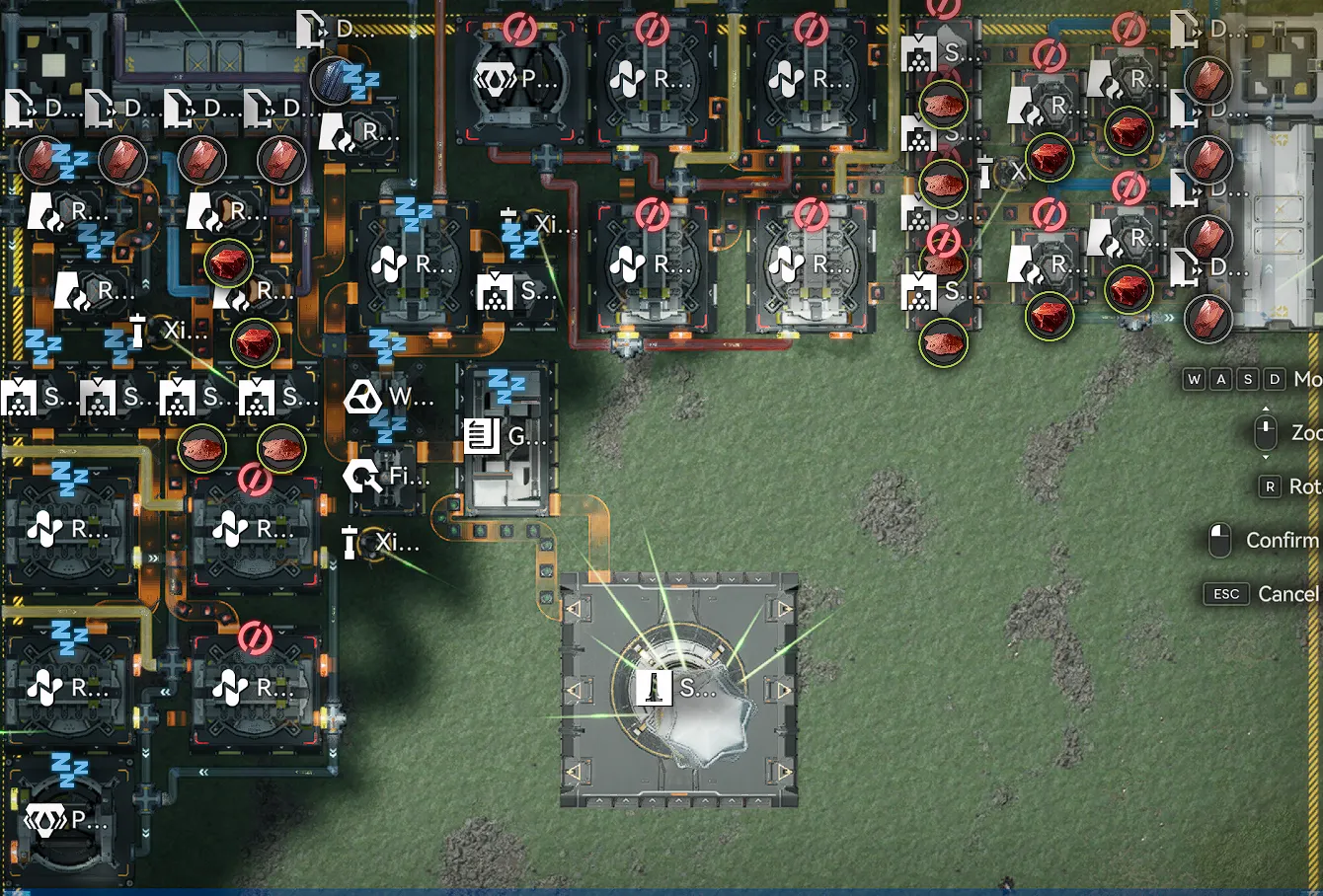
Task: Select the building labeled G with document icon
Action: pyautogui.click(x=506, y=437)
